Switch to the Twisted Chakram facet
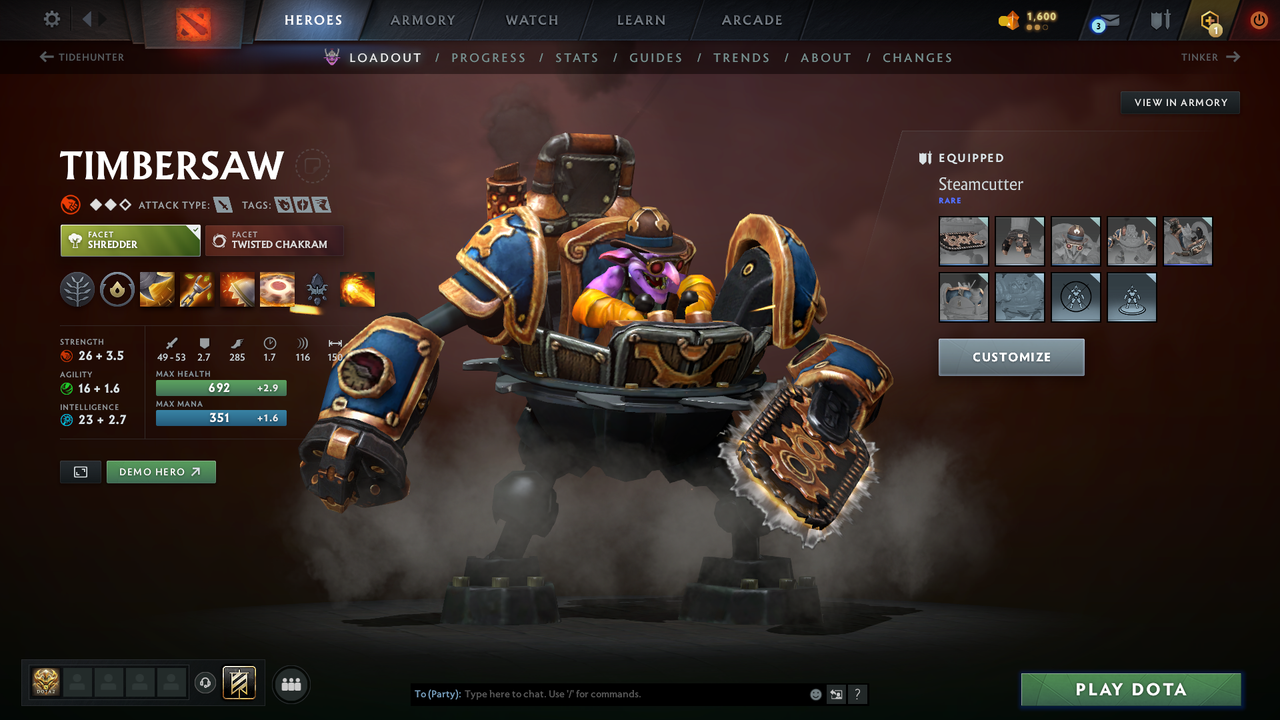Image resolution: width=1280 pixels, height=720 pixels. tap(274, 241)
